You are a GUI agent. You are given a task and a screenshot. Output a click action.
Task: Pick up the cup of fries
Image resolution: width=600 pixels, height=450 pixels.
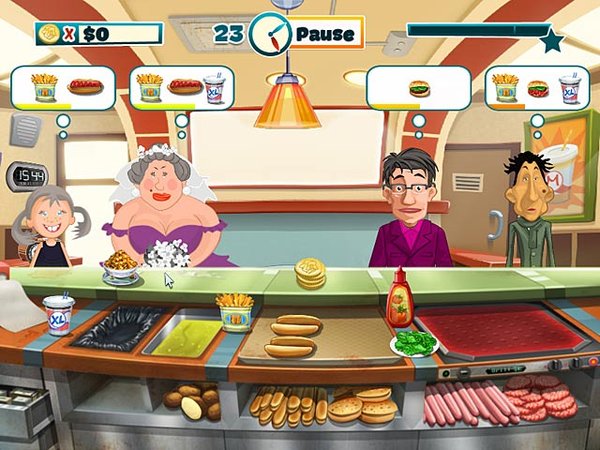click(x=234, y=312)
